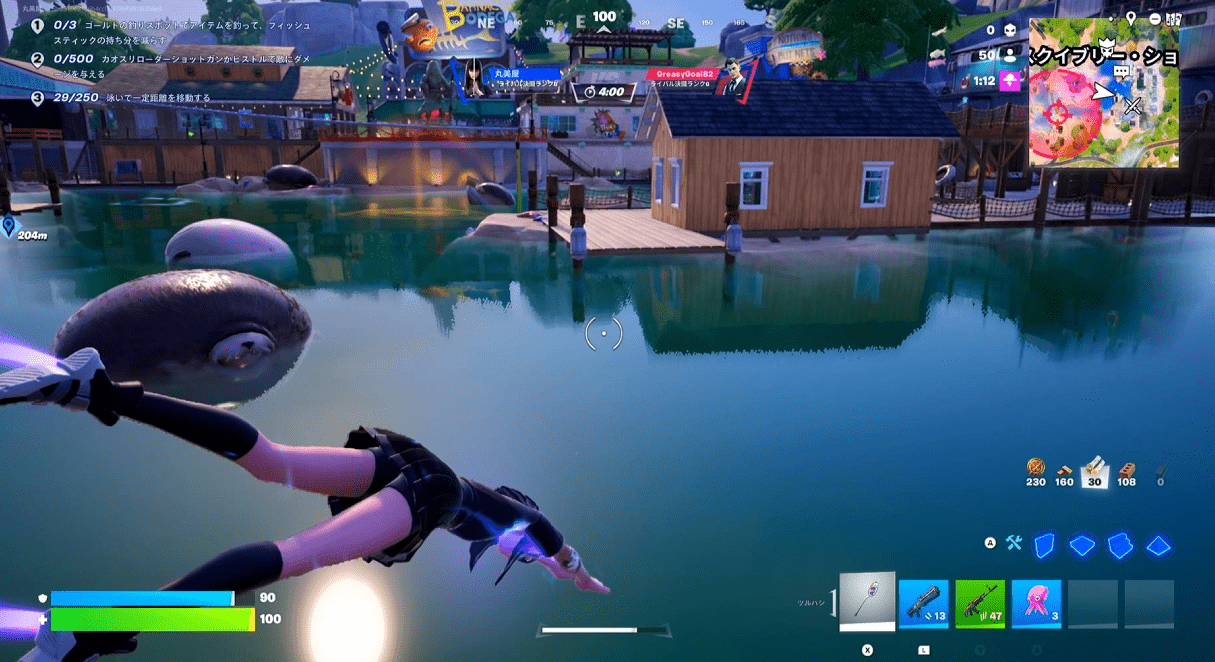Choose the metal material showing 0
Viewport: 1215px width, 662px height.
1160,471
